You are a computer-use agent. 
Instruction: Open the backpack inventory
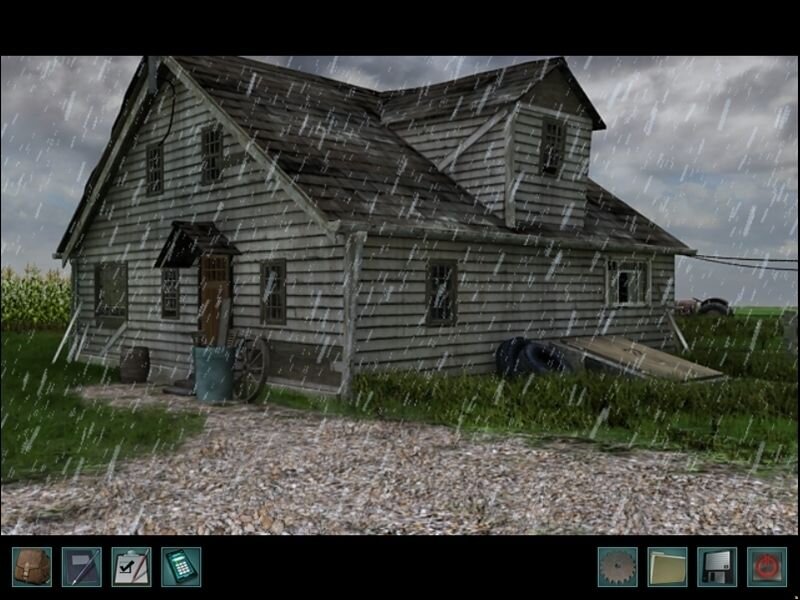(x=31, y=567)
